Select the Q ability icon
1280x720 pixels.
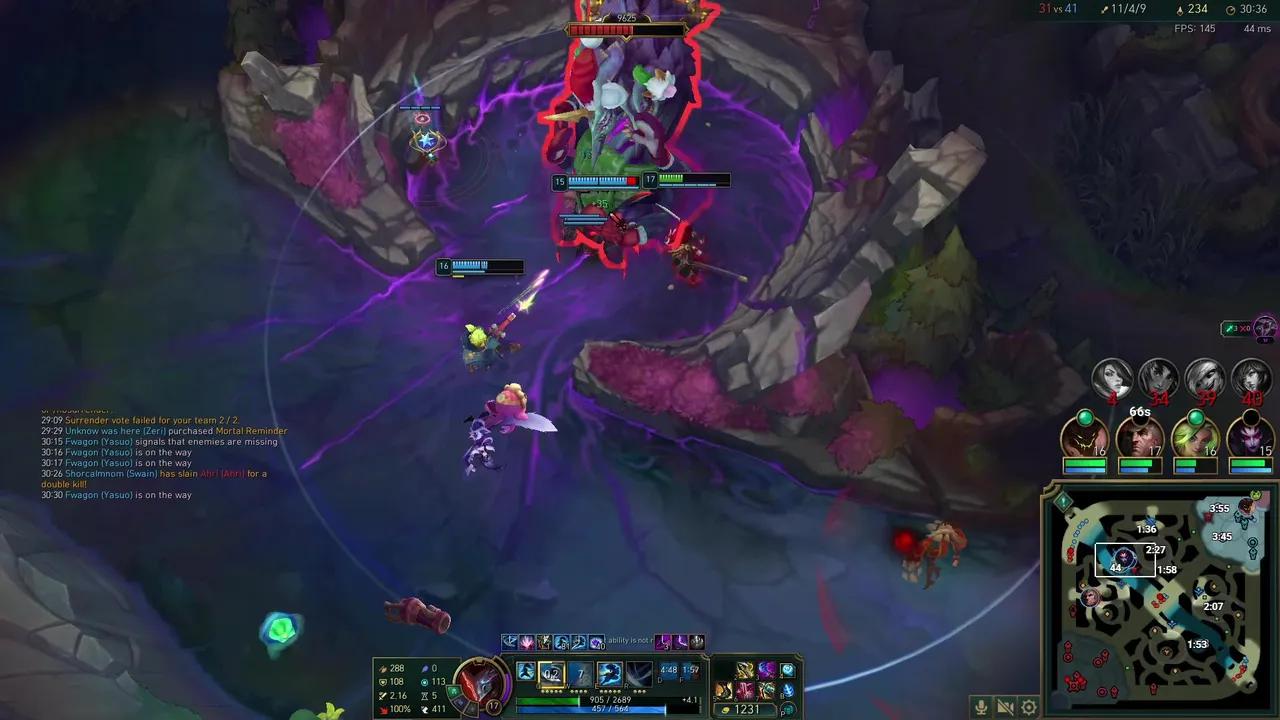click(x=552, y=672)
